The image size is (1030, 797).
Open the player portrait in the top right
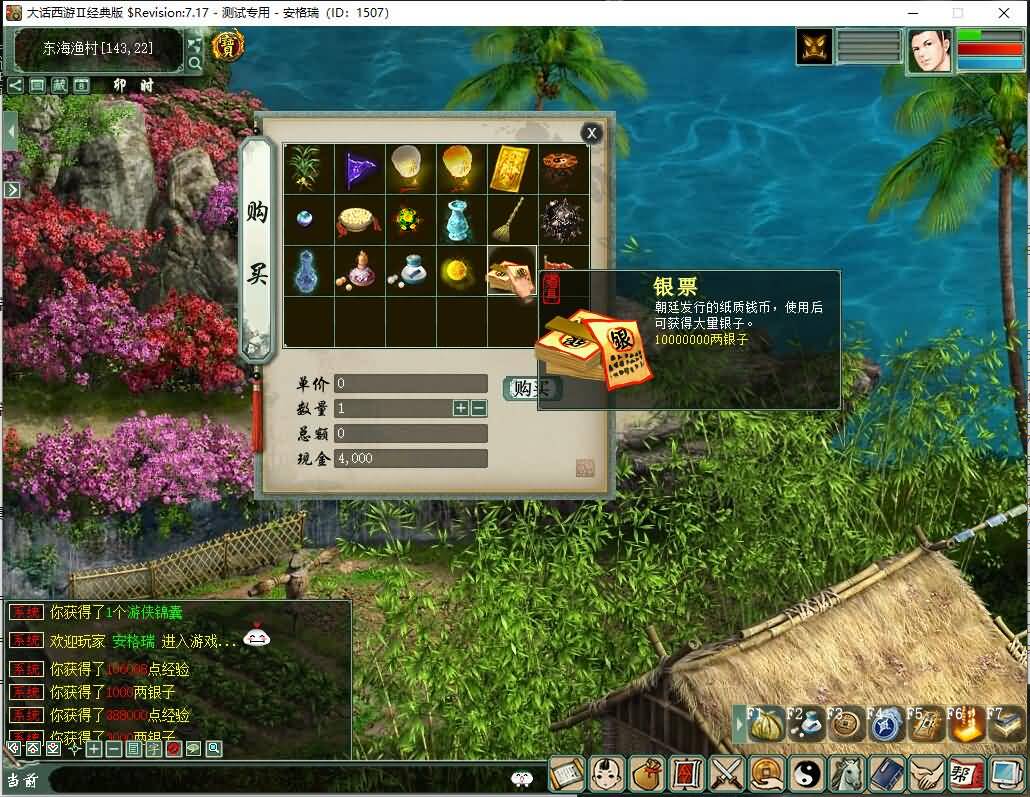(929, 50)
